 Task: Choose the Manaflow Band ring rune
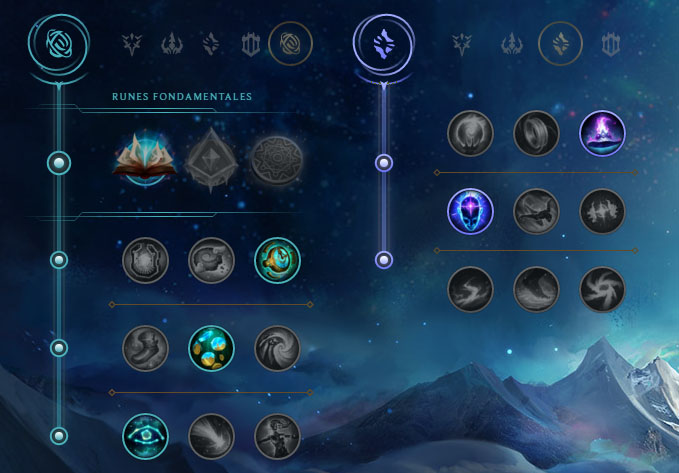click(536, 133)
